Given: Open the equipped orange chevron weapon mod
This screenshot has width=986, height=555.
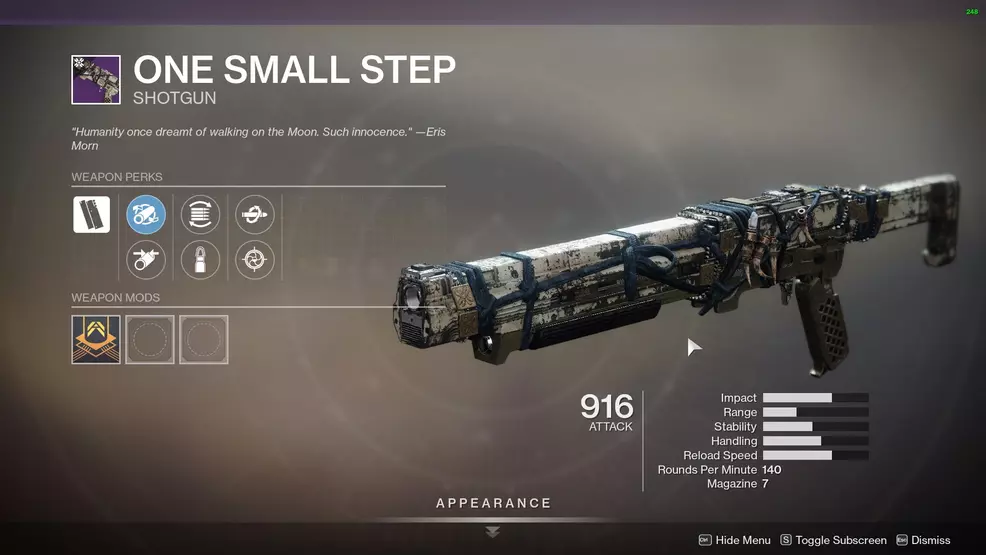Looking at the screenshot, I should tap(96, 340).
